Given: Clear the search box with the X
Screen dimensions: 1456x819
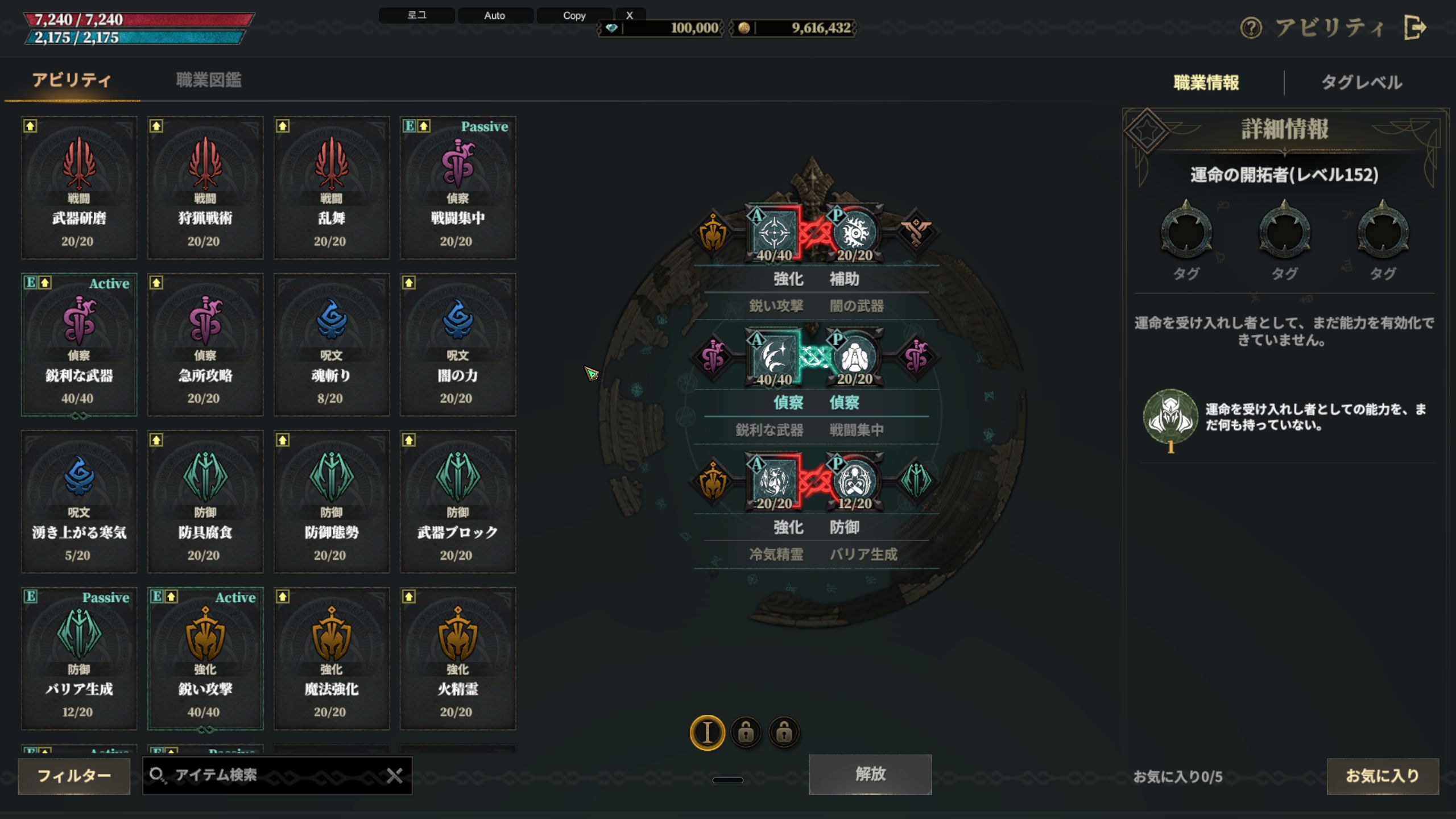Looking at the screenshot, I should click(394, 775).
